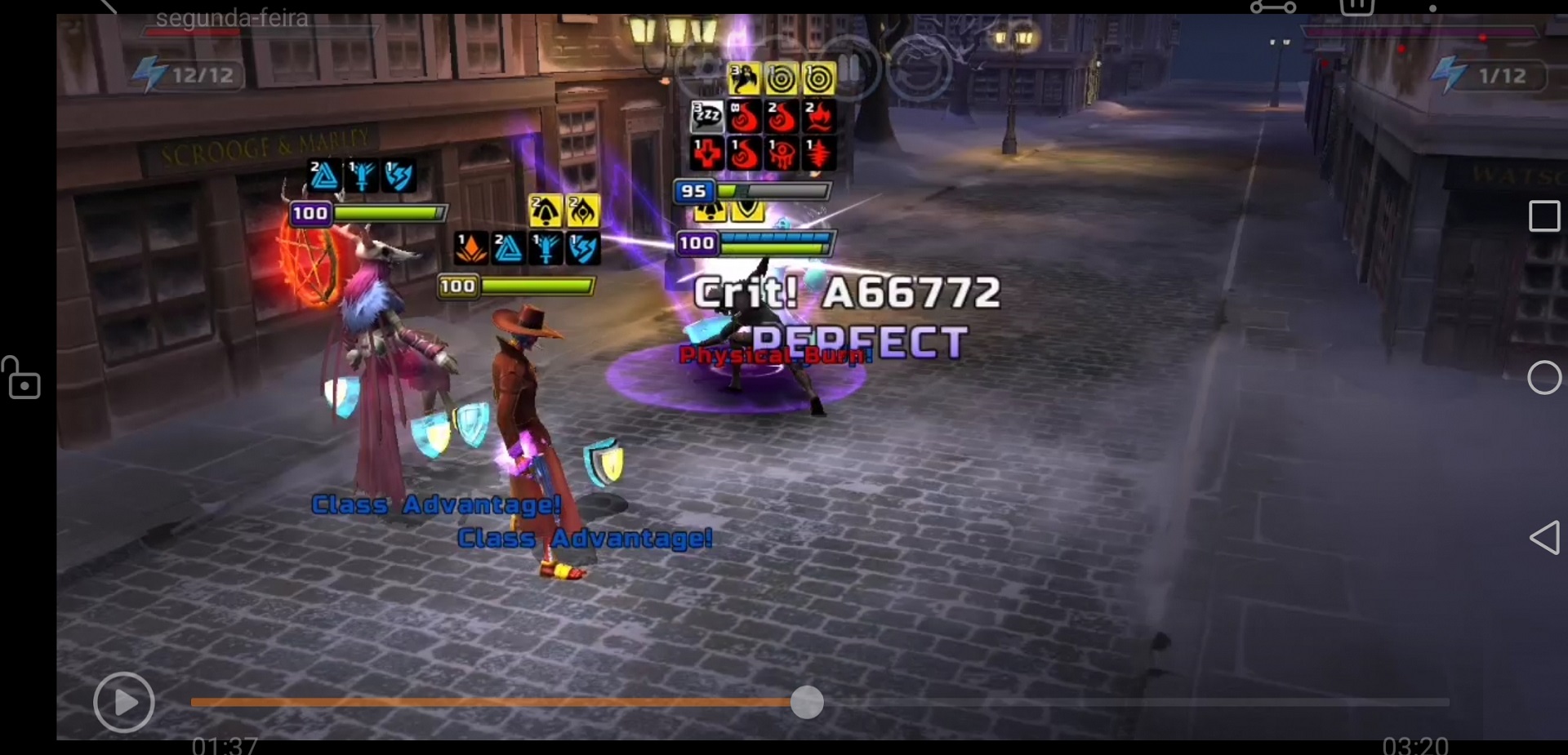Click the video seek bar handle
The width and height of the screenshot is (1568, 755).
[807, 702]
